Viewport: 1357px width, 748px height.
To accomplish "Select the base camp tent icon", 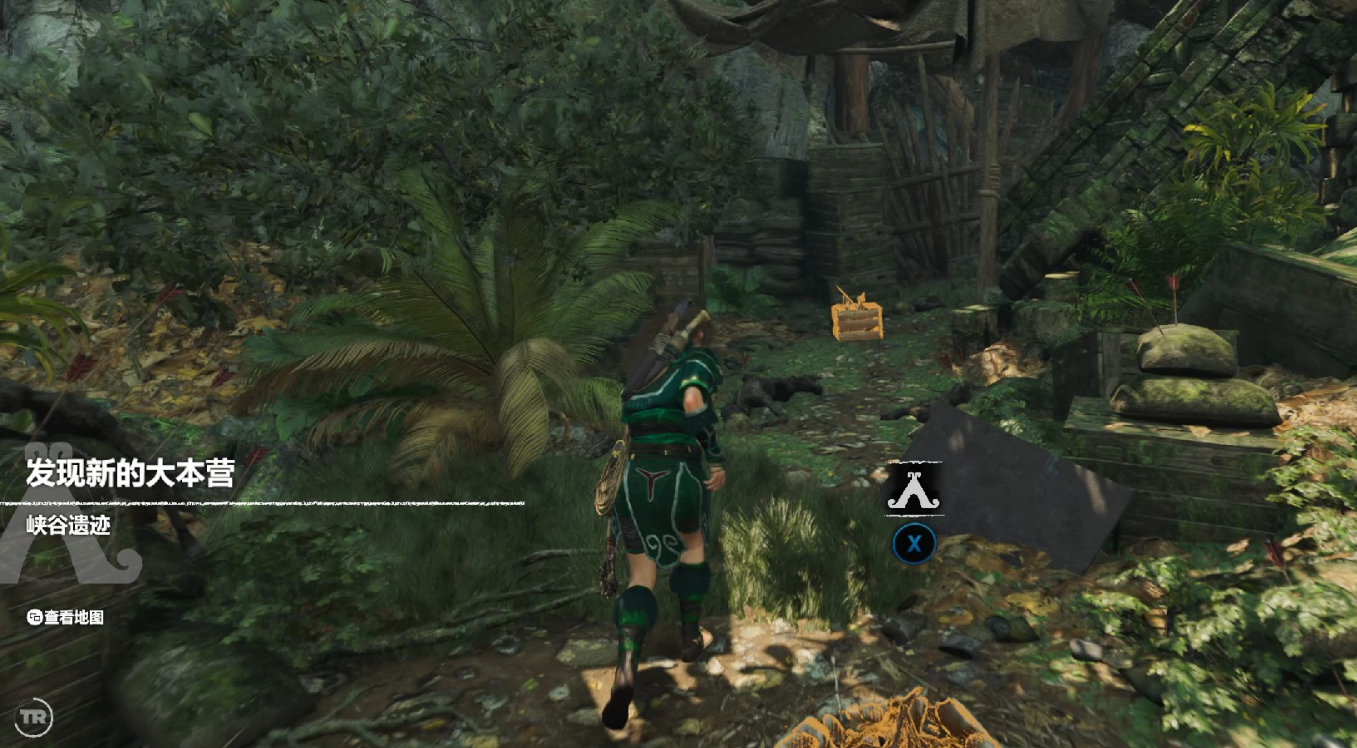I will pos(913,489).
